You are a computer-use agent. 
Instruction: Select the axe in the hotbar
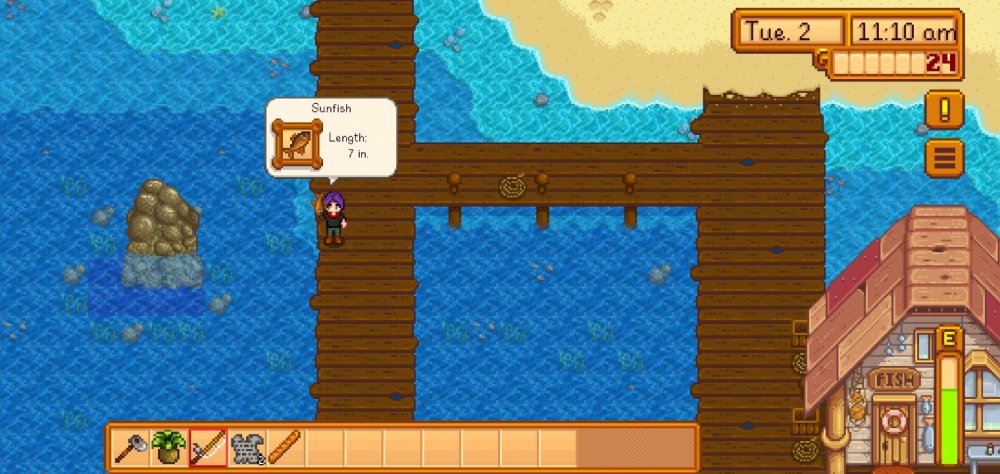tap(131, 447)
